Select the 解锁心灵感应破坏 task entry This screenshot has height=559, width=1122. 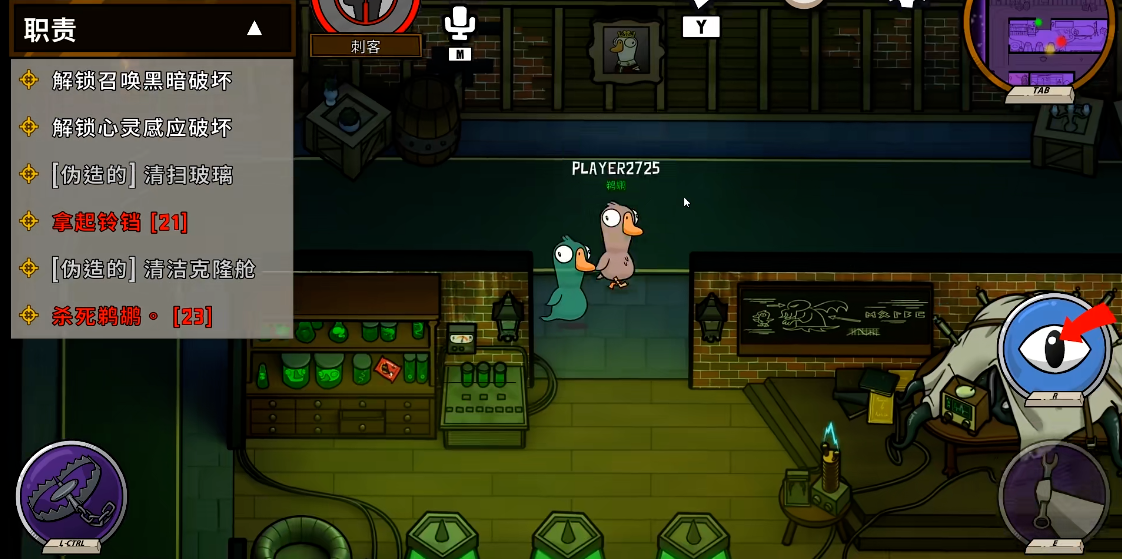pos(142,127)
